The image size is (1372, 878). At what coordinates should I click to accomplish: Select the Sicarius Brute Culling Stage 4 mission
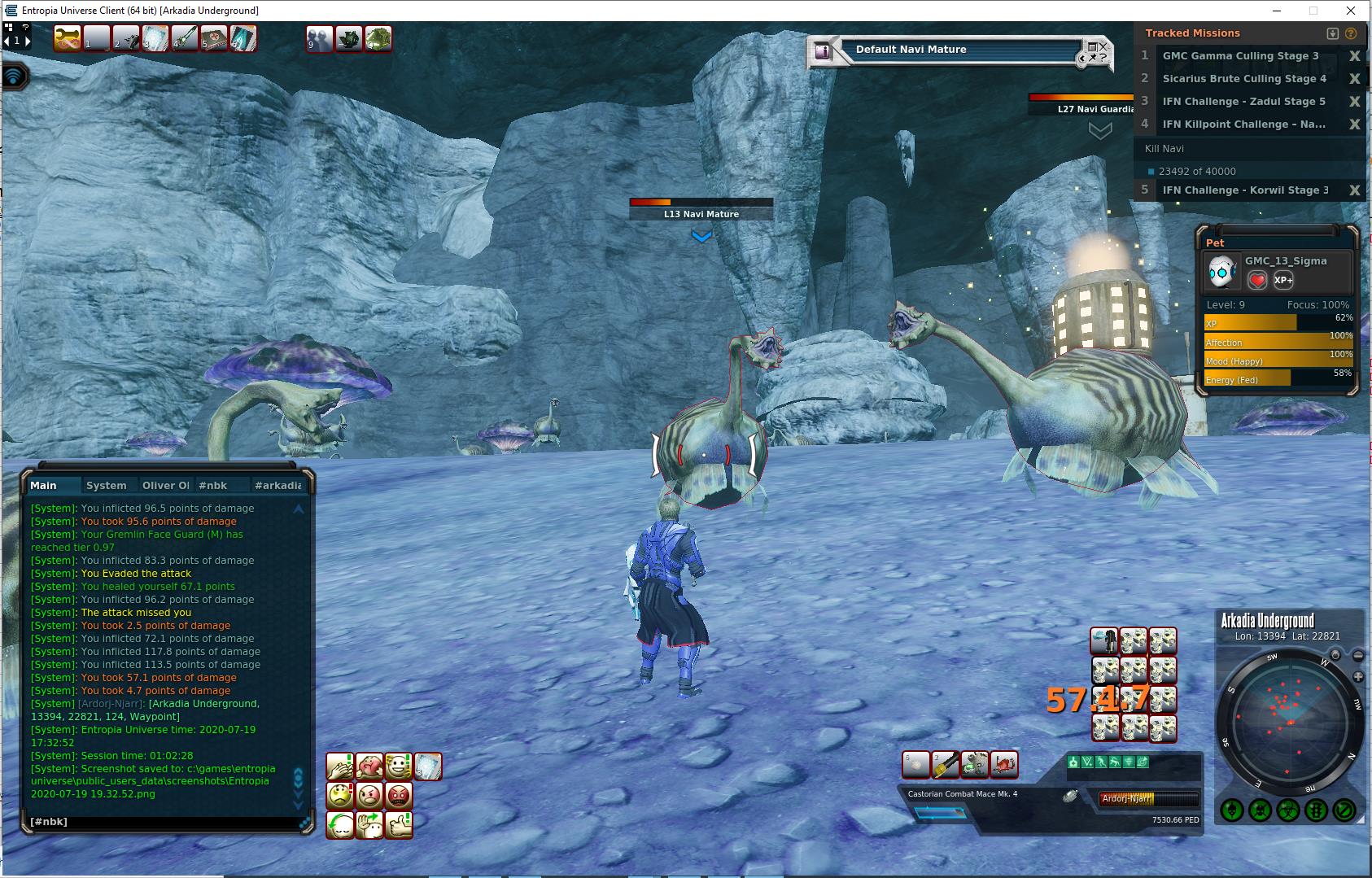click(x=1243, y=79)
